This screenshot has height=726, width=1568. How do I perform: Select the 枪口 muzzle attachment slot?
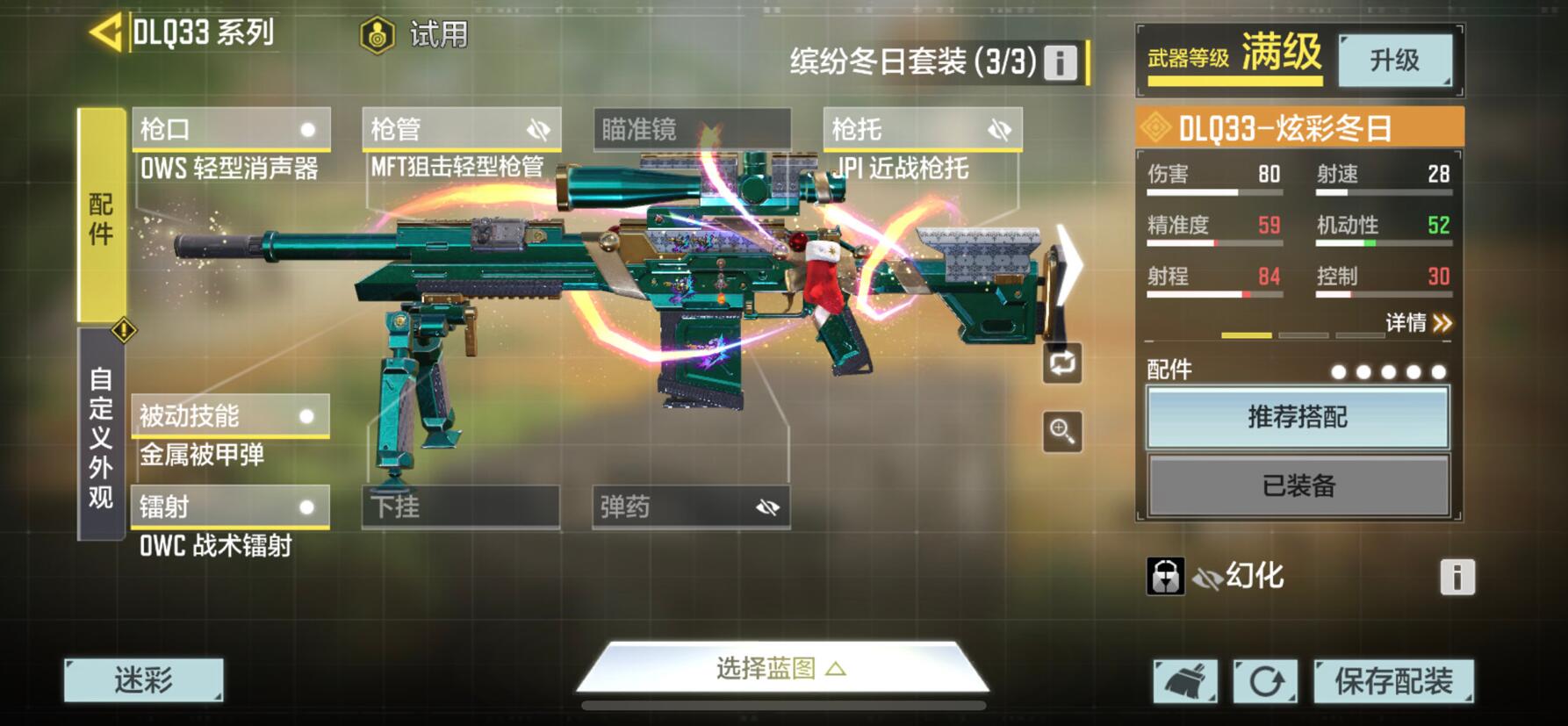(x=231, y=130)
